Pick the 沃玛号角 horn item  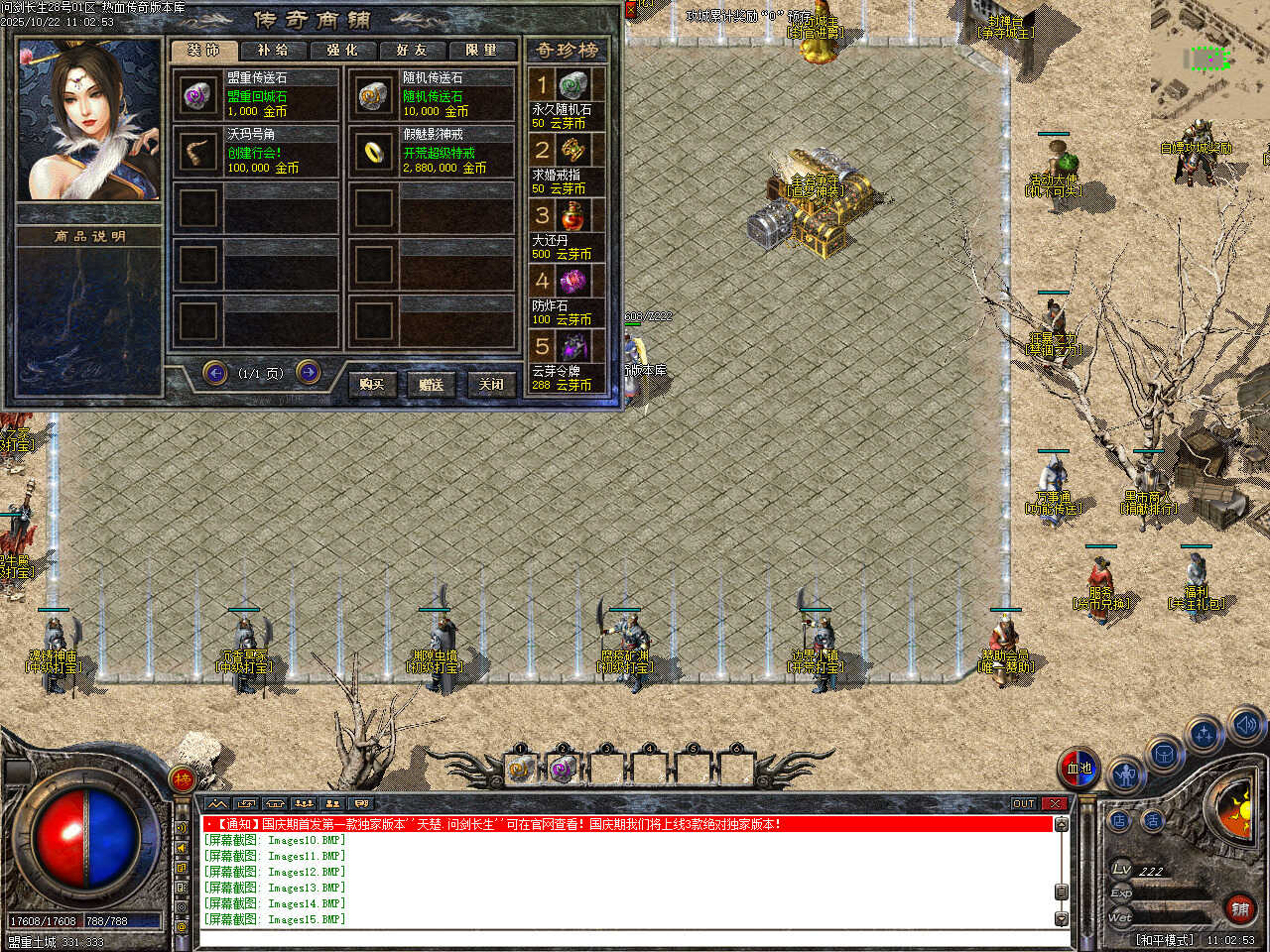(256, 151)
